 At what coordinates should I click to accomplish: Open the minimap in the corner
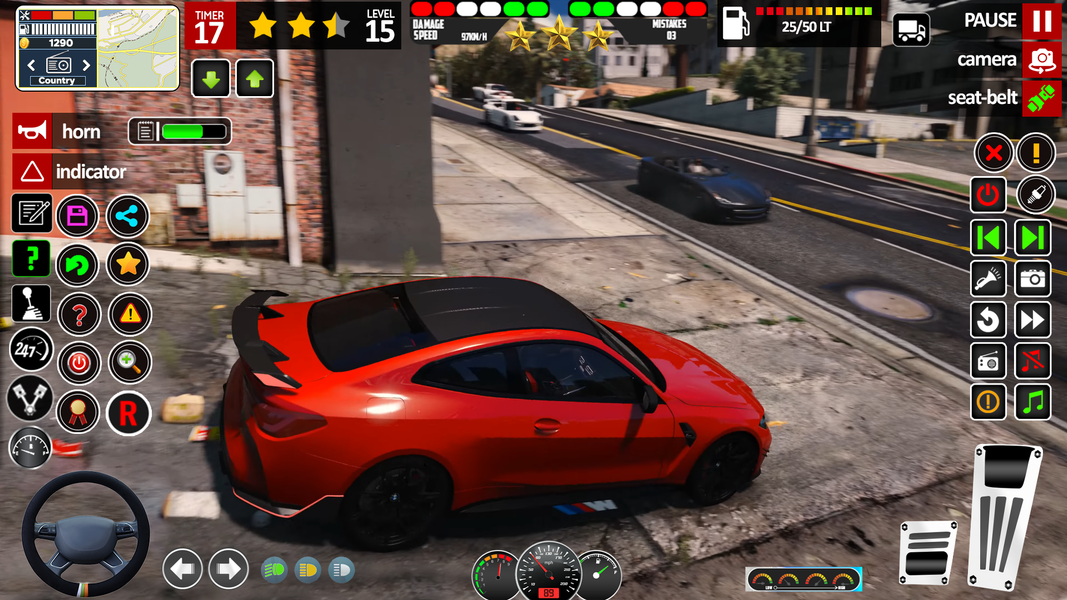(x=97, y=47)
